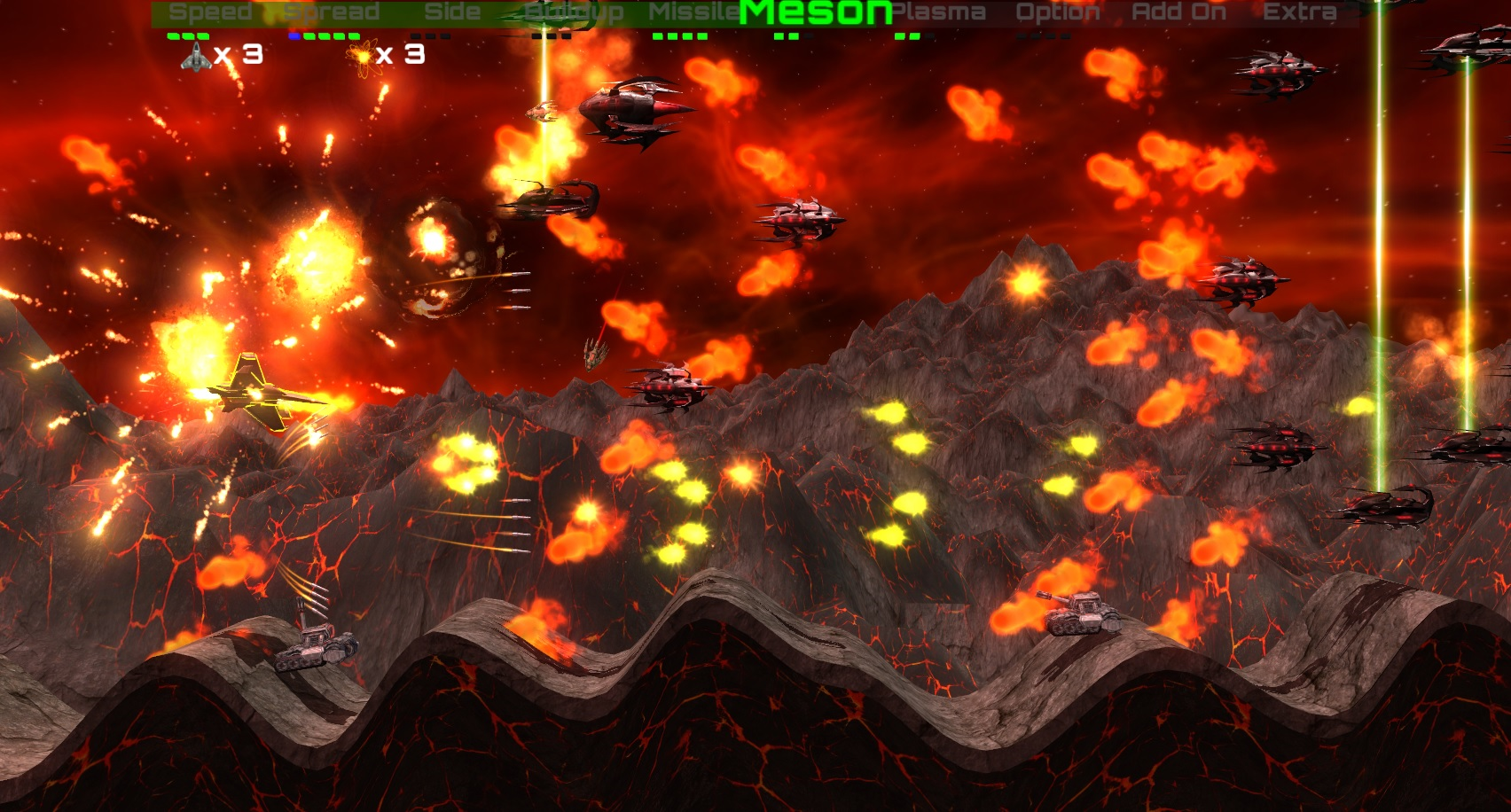This screenshot has height=812, width=1511.
Task: Select the Extra power-up slot
Action: pos(1299,12)
